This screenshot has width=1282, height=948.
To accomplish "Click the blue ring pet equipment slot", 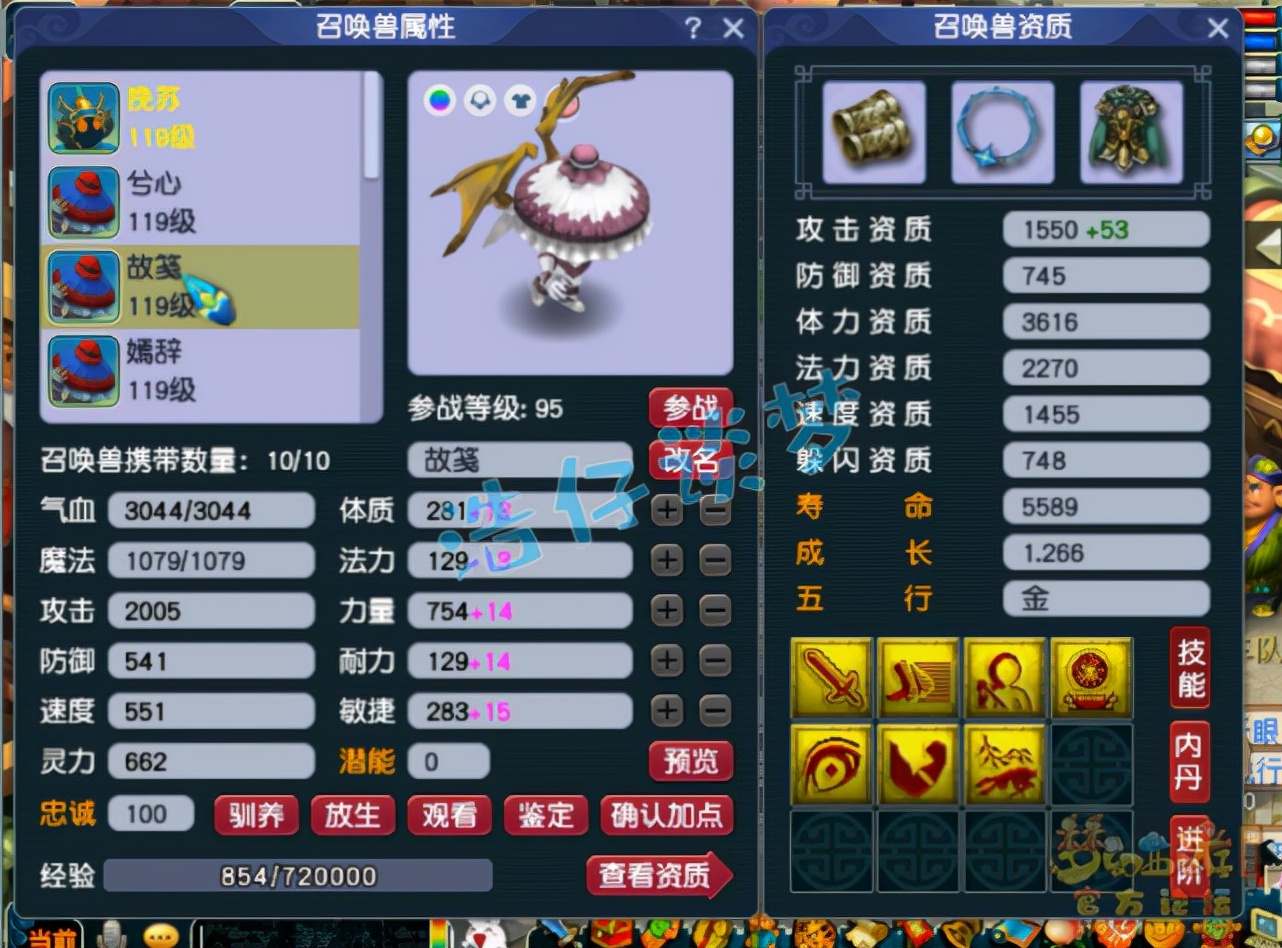I will pyautogui.click(x=1002, y=131).
